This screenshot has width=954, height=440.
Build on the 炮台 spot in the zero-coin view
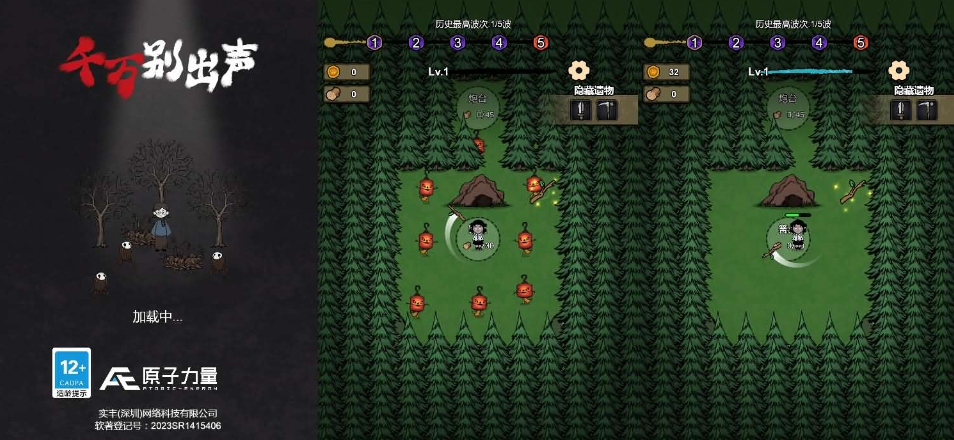479,105
